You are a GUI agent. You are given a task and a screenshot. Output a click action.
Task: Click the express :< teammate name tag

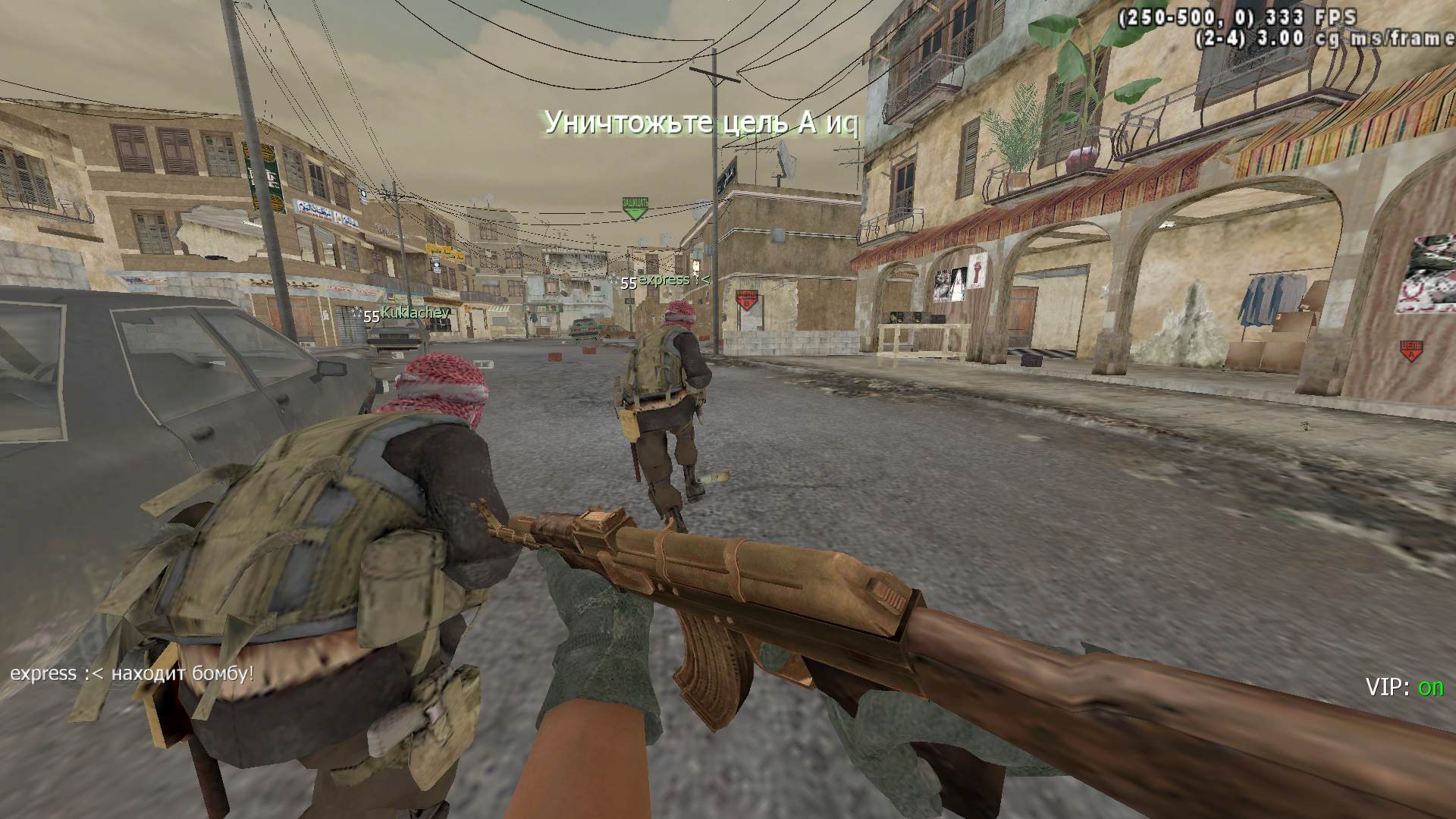673,280
